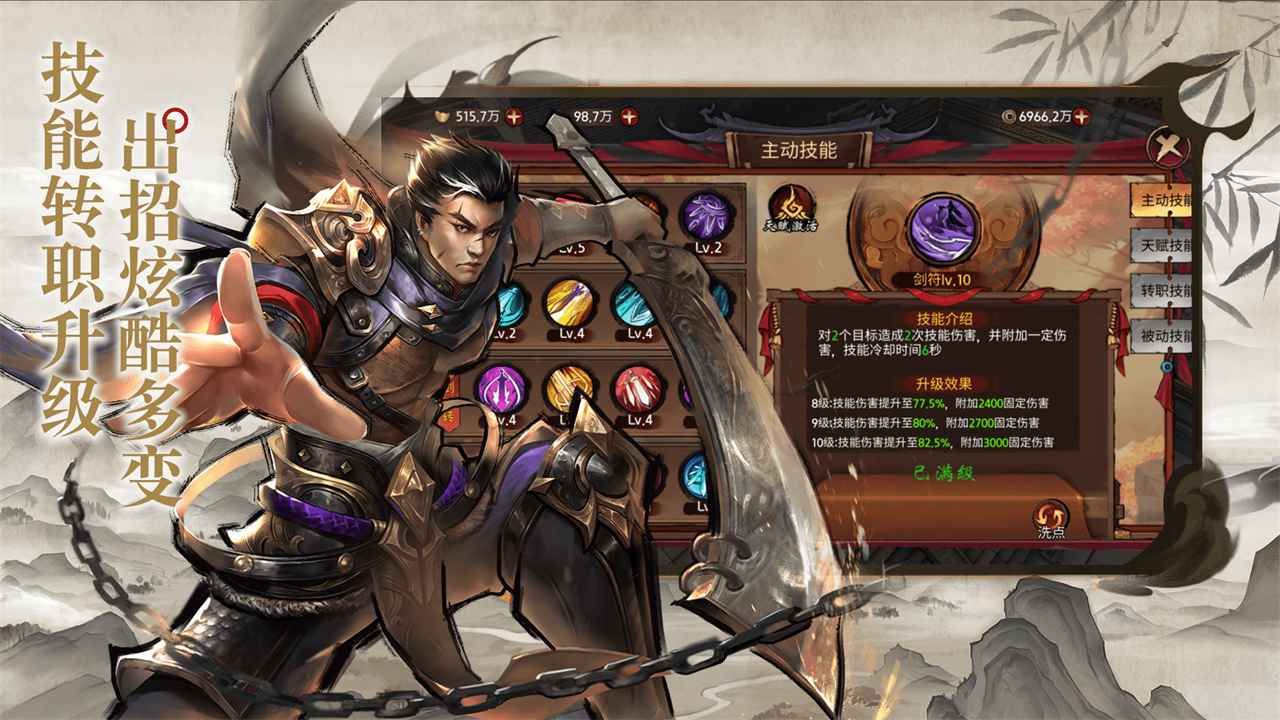The image size is (1280, 720).
Task: Click the blue teal skill orb icon
Action: click(633, 306)
